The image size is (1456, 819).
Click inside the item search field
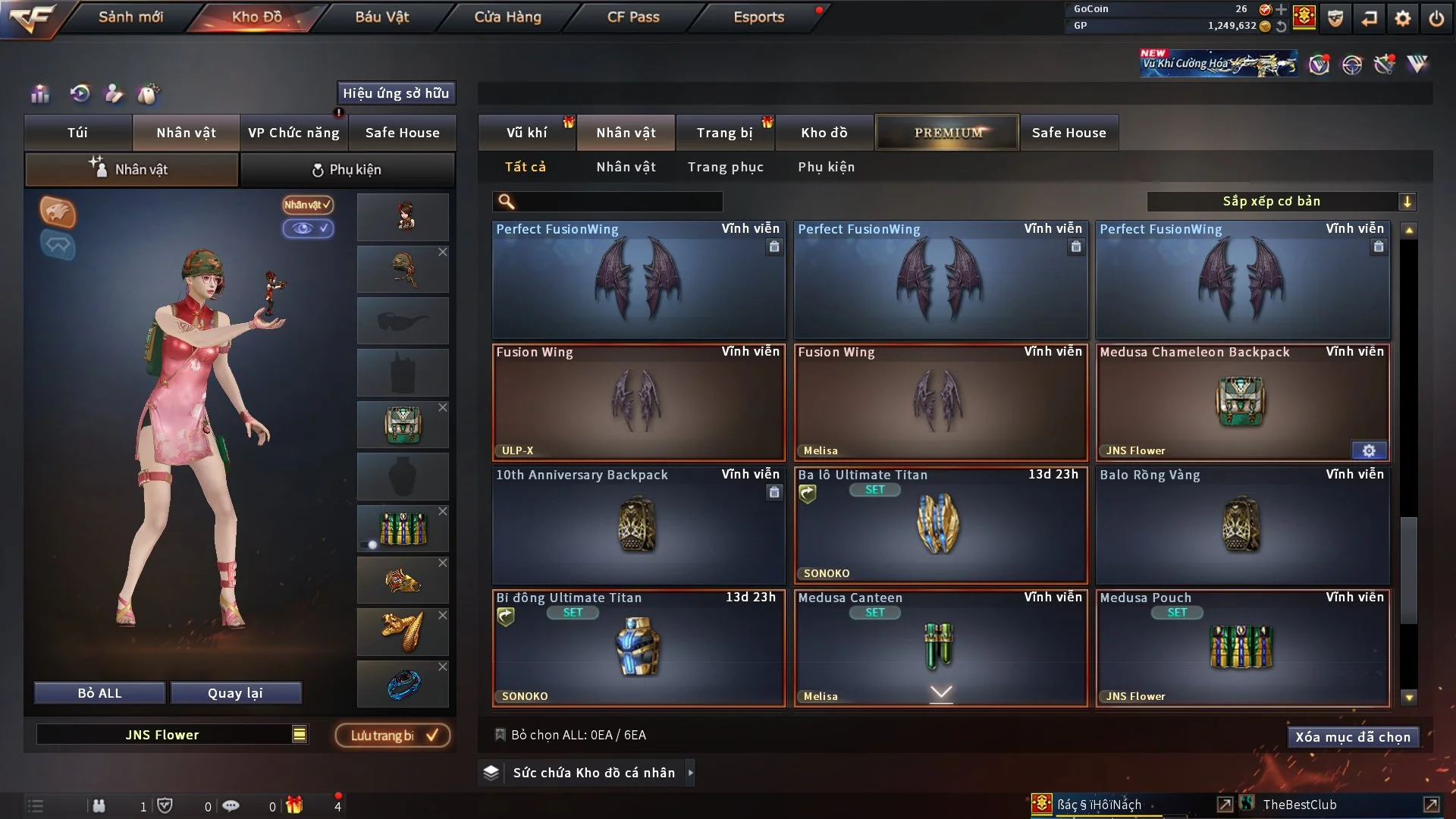614,202
